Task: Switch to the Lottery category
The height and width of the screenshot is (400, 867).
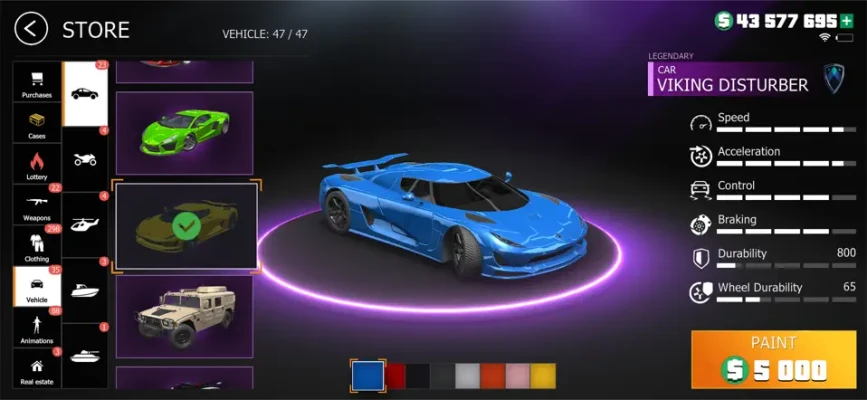Action: [x=37, y=165]
